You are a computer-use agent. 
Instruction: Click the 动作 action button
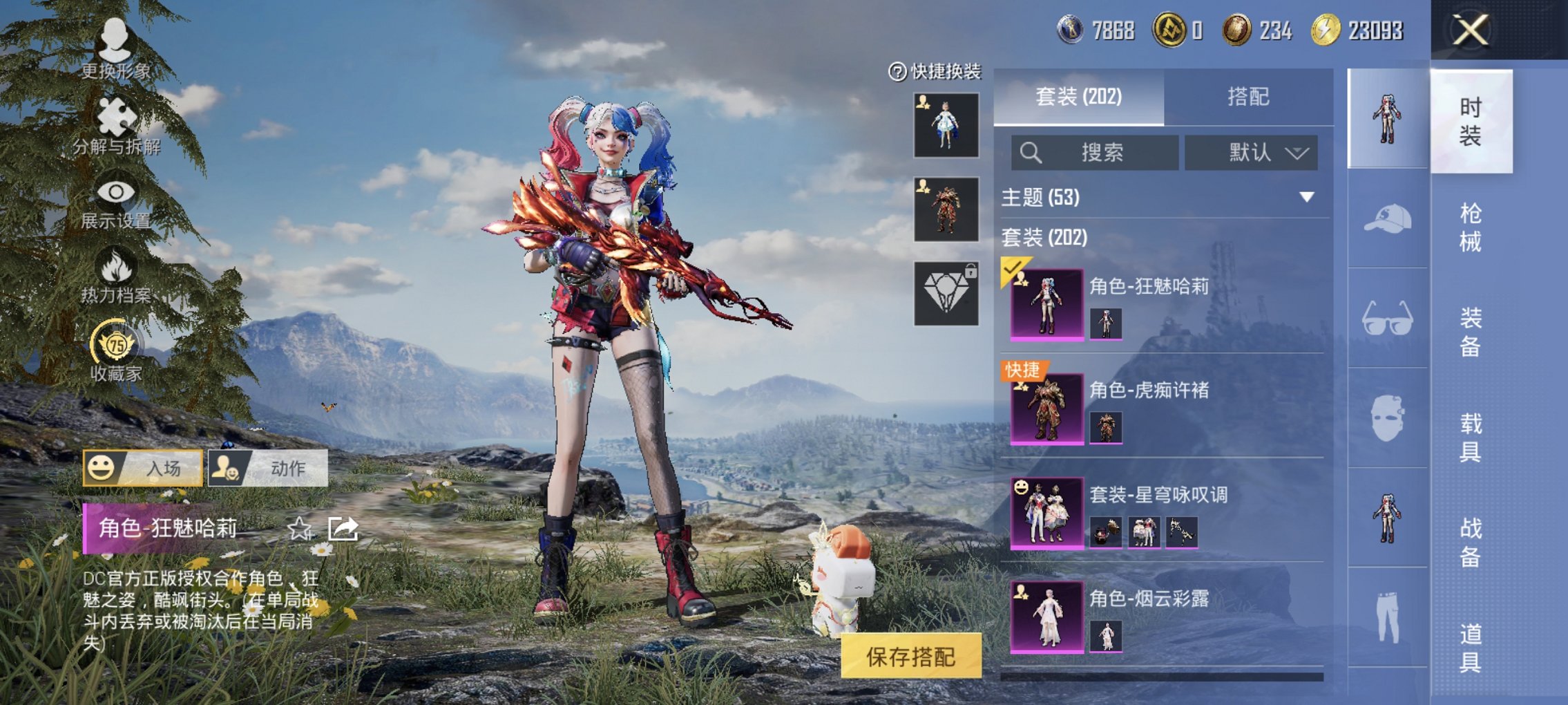268,468
